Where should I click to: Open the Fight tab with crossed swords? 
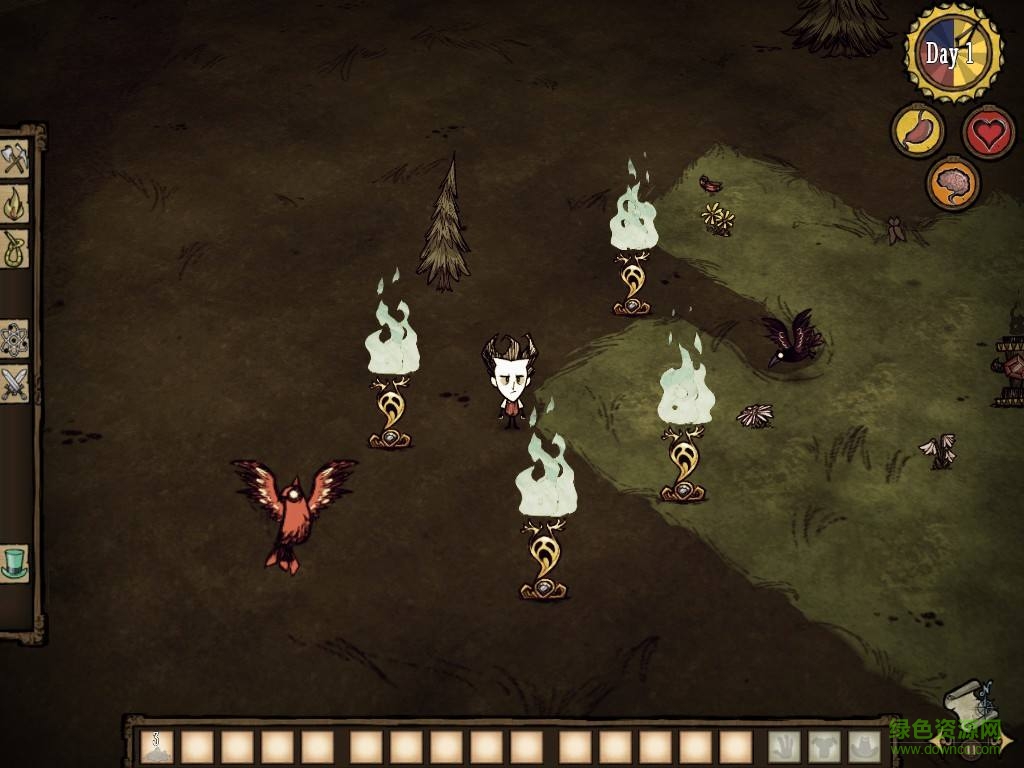15,384
